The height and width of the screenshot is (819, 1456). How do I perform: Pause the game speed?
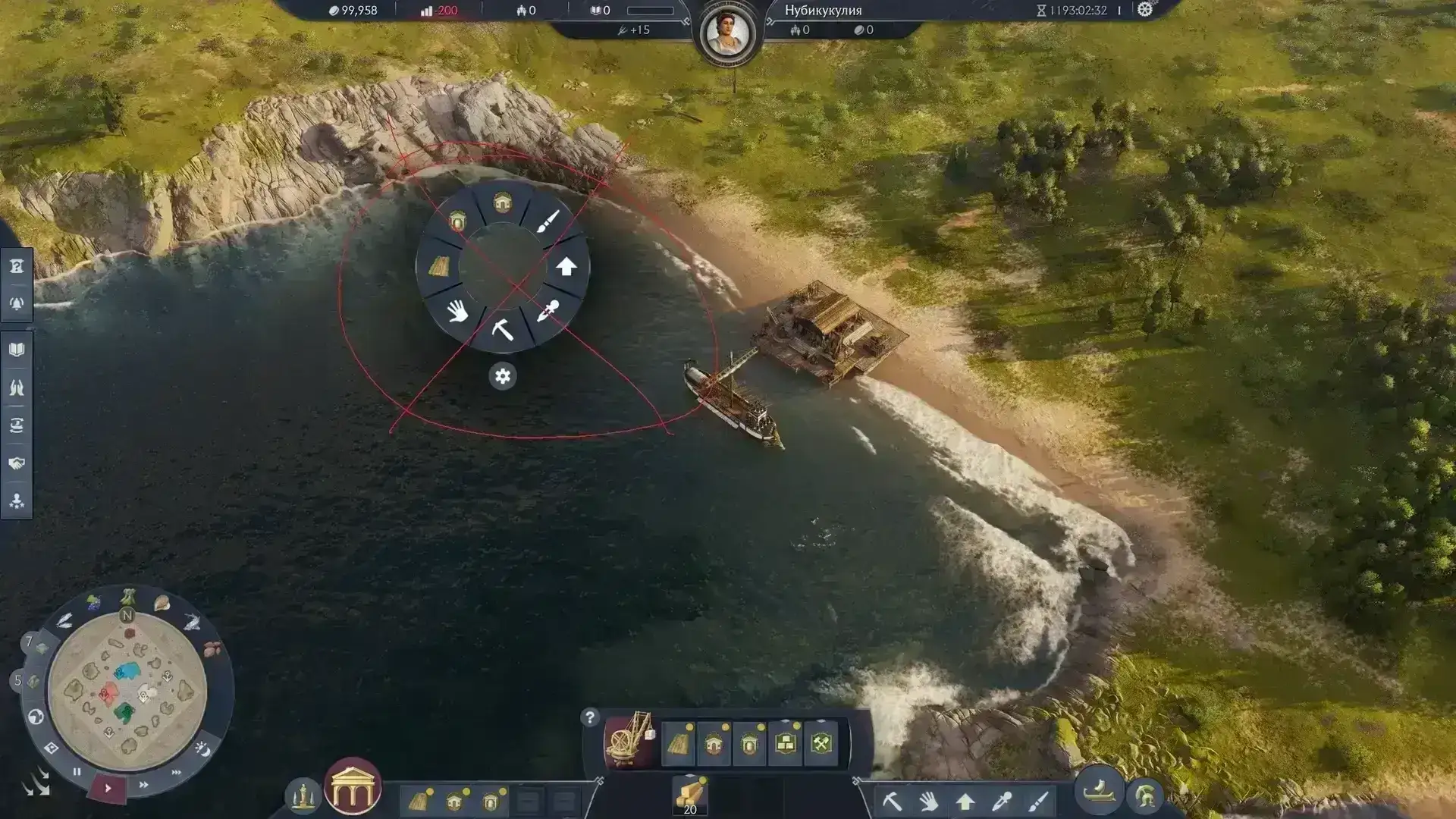coord(77,772)
